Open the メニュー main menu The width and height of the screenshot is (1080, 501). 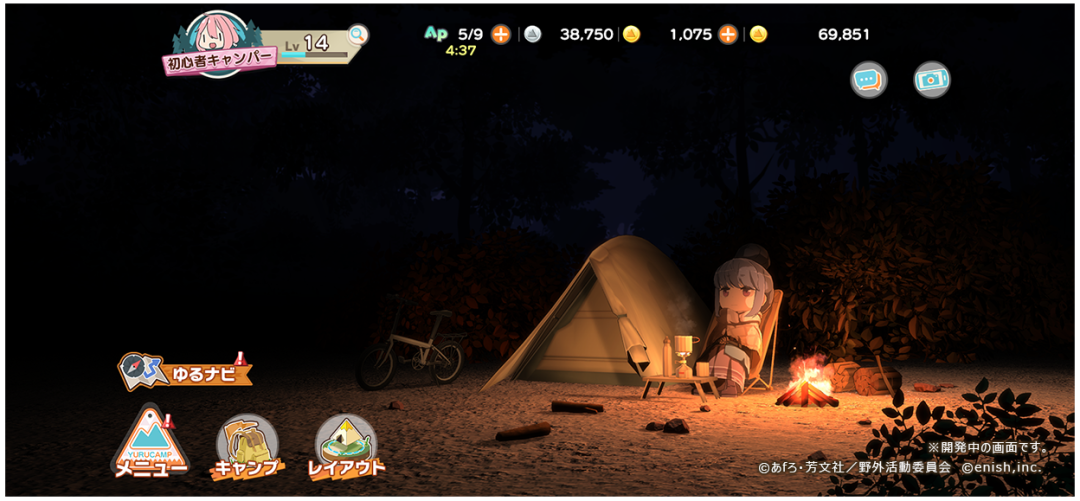149,443
